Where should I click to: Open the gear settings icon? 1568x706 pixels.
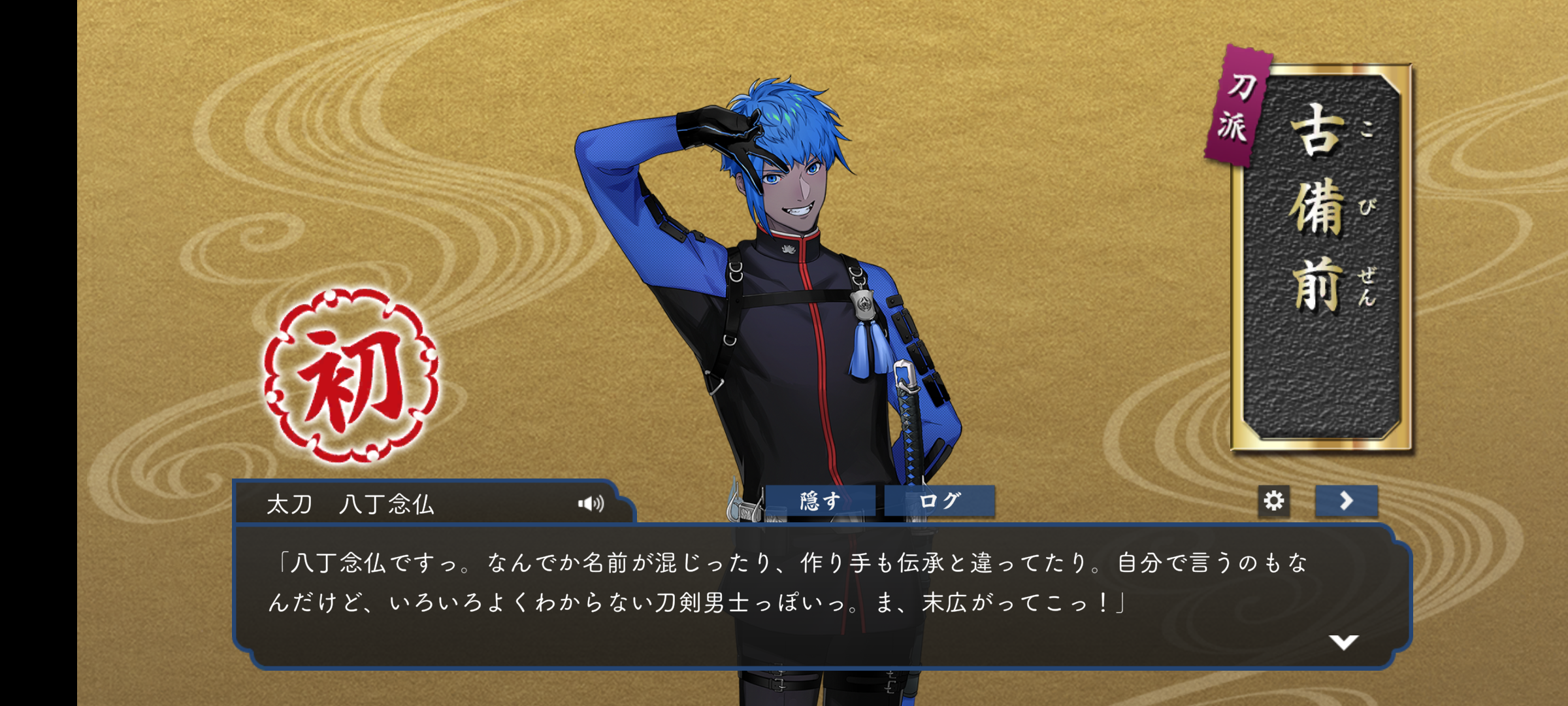point(1273,501)
